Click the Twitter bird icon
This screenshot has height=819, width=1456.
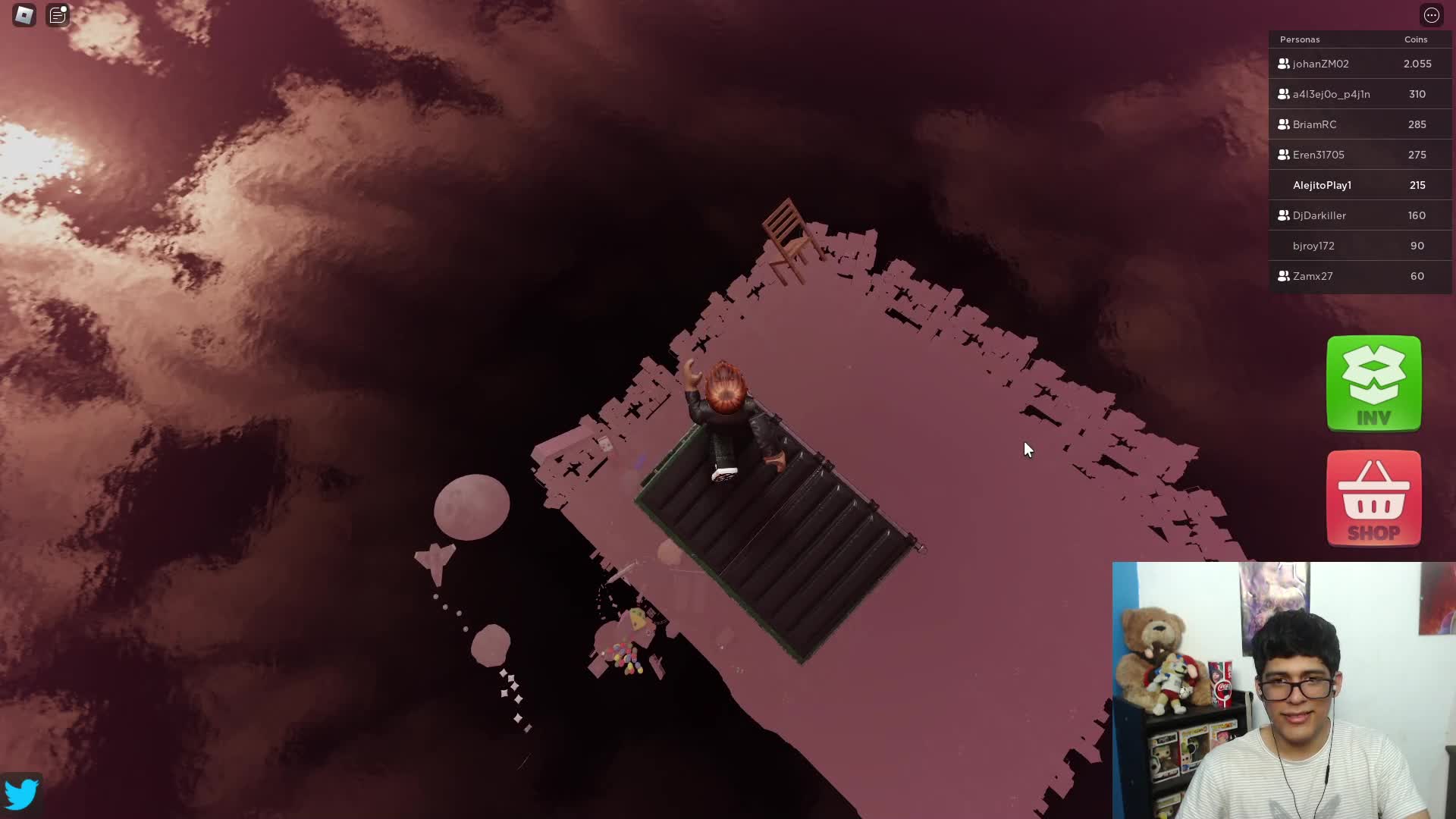pyautogui.click(x=21, y=794)
